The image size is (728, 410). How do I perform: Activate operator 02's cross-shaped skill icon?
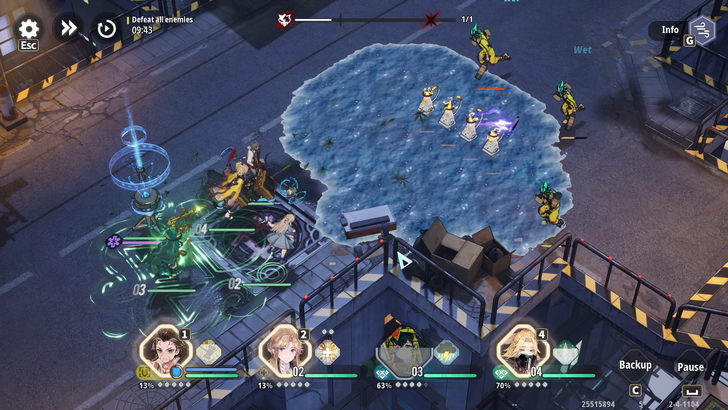tap(327, 352)
